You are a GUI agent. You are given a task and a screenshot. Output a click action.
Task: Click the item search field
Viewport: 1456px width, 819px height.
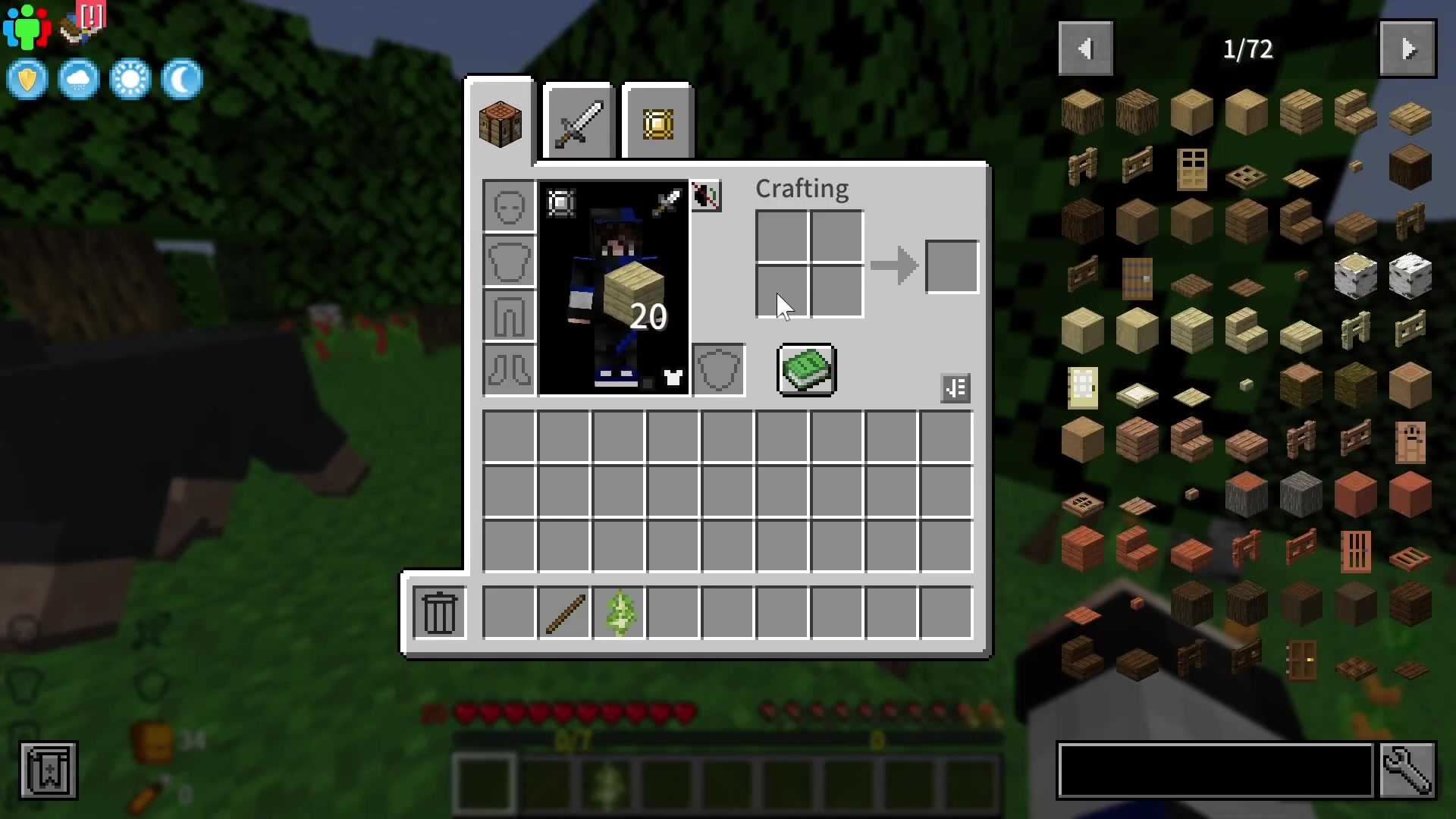click(x=1213, y=770)
